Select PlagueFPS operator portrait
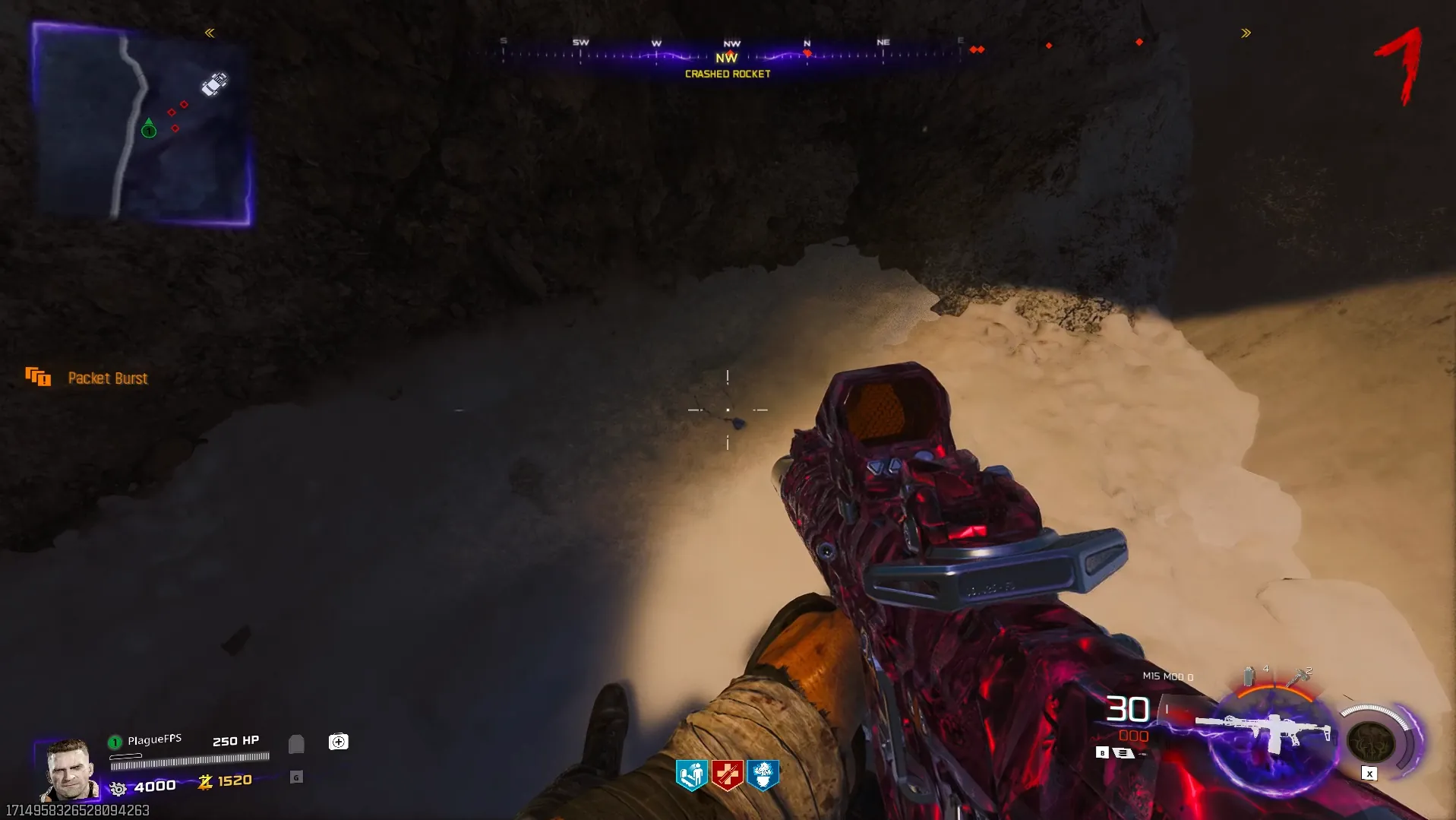The image size is (1456, 820). tap(70, 770)
